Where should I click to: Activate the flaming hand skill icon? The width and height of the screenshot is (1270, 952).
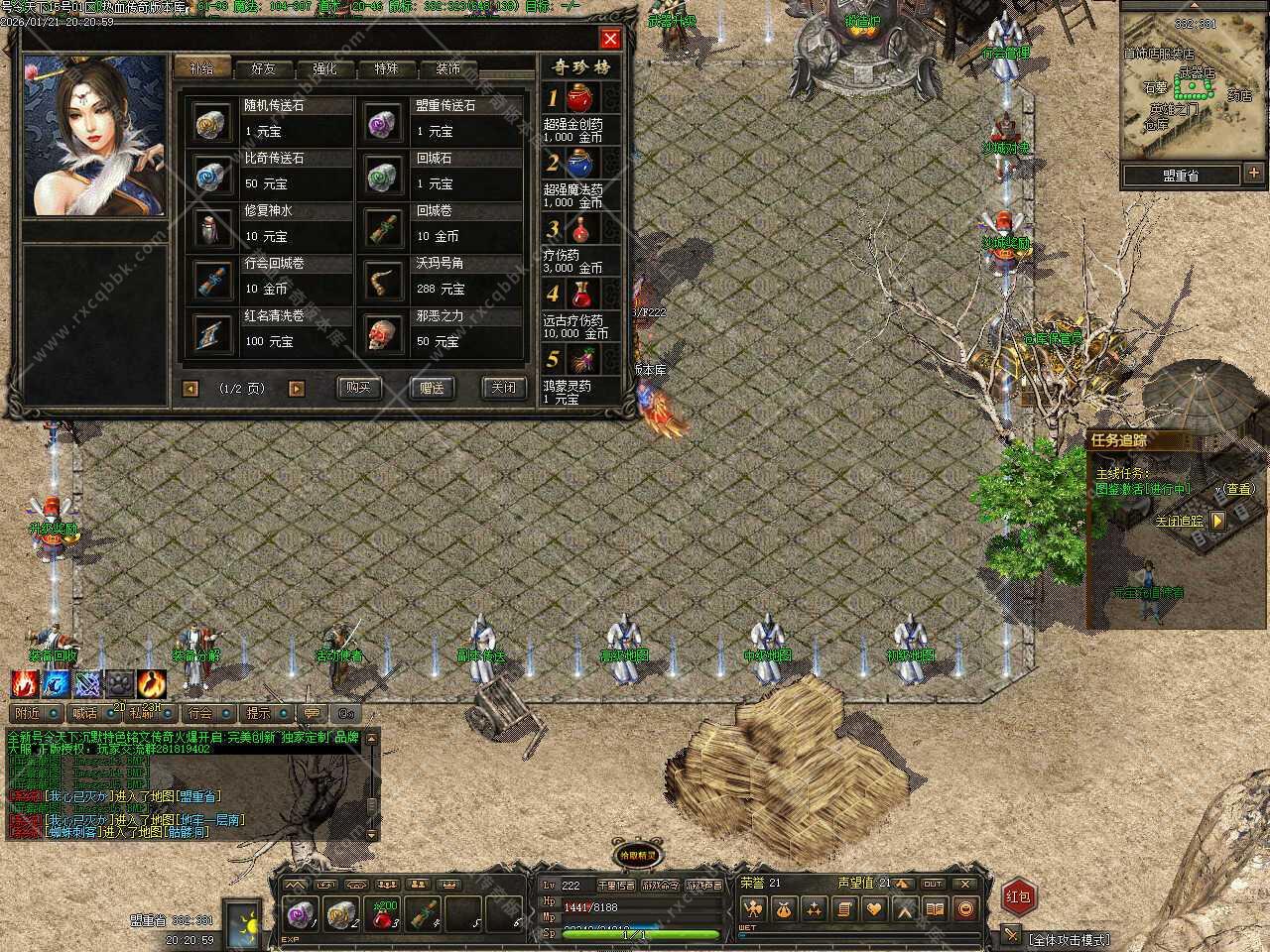point(25,682)
